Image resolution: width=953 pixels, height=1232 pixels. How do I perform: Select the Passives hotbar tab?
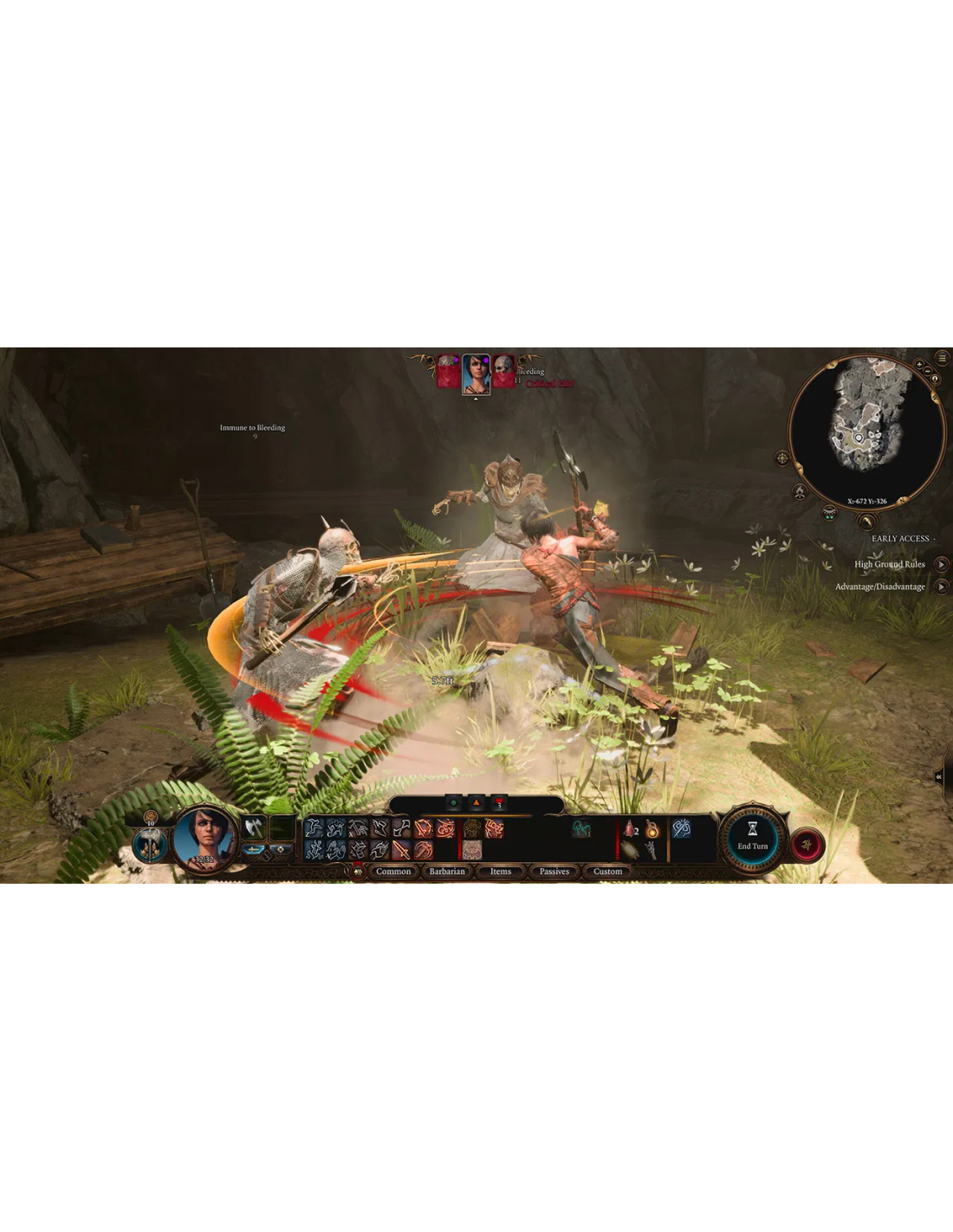click(x=554, y=872)
